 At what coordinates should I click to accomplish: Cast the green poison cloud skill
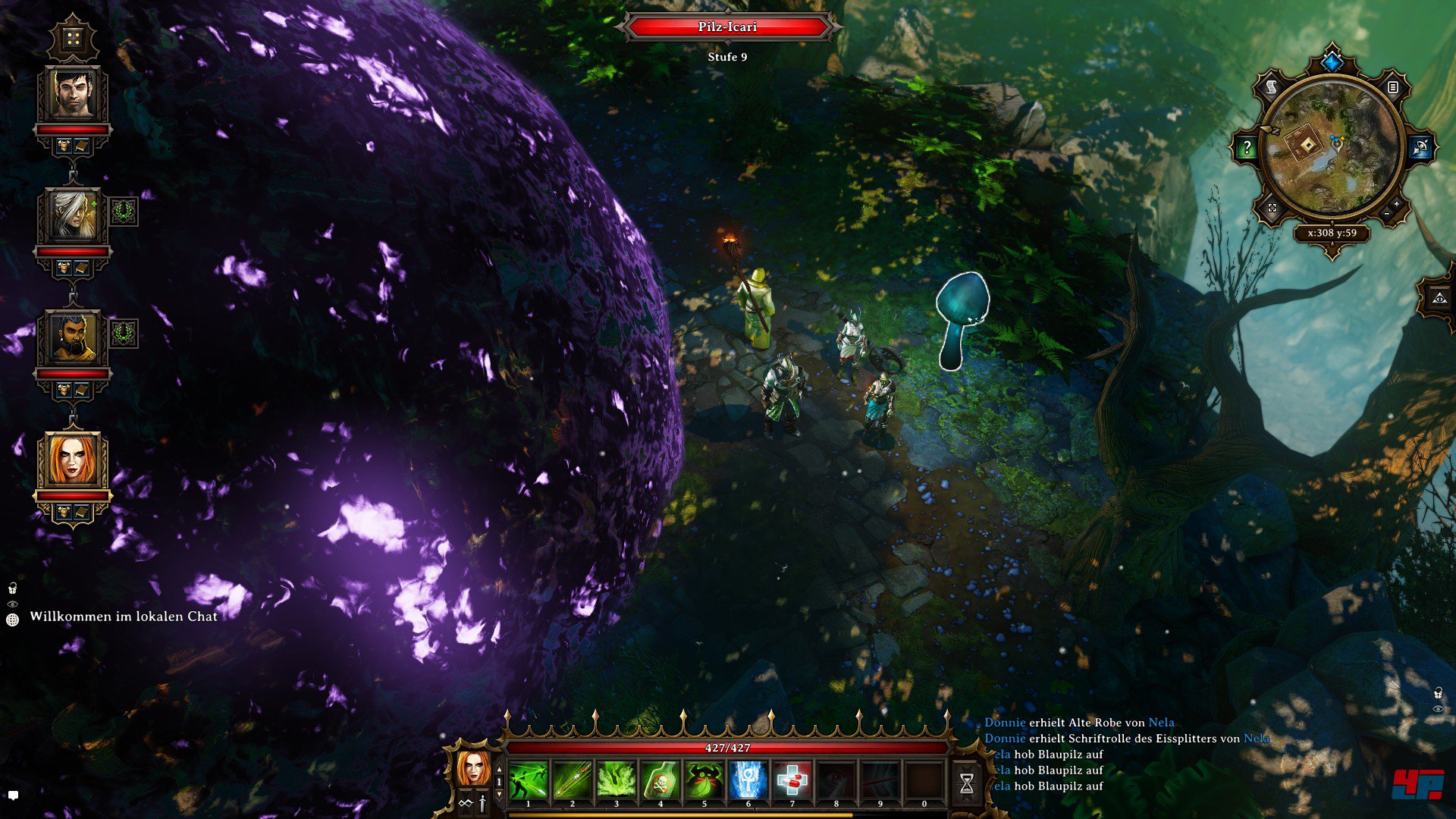point(617,780)
